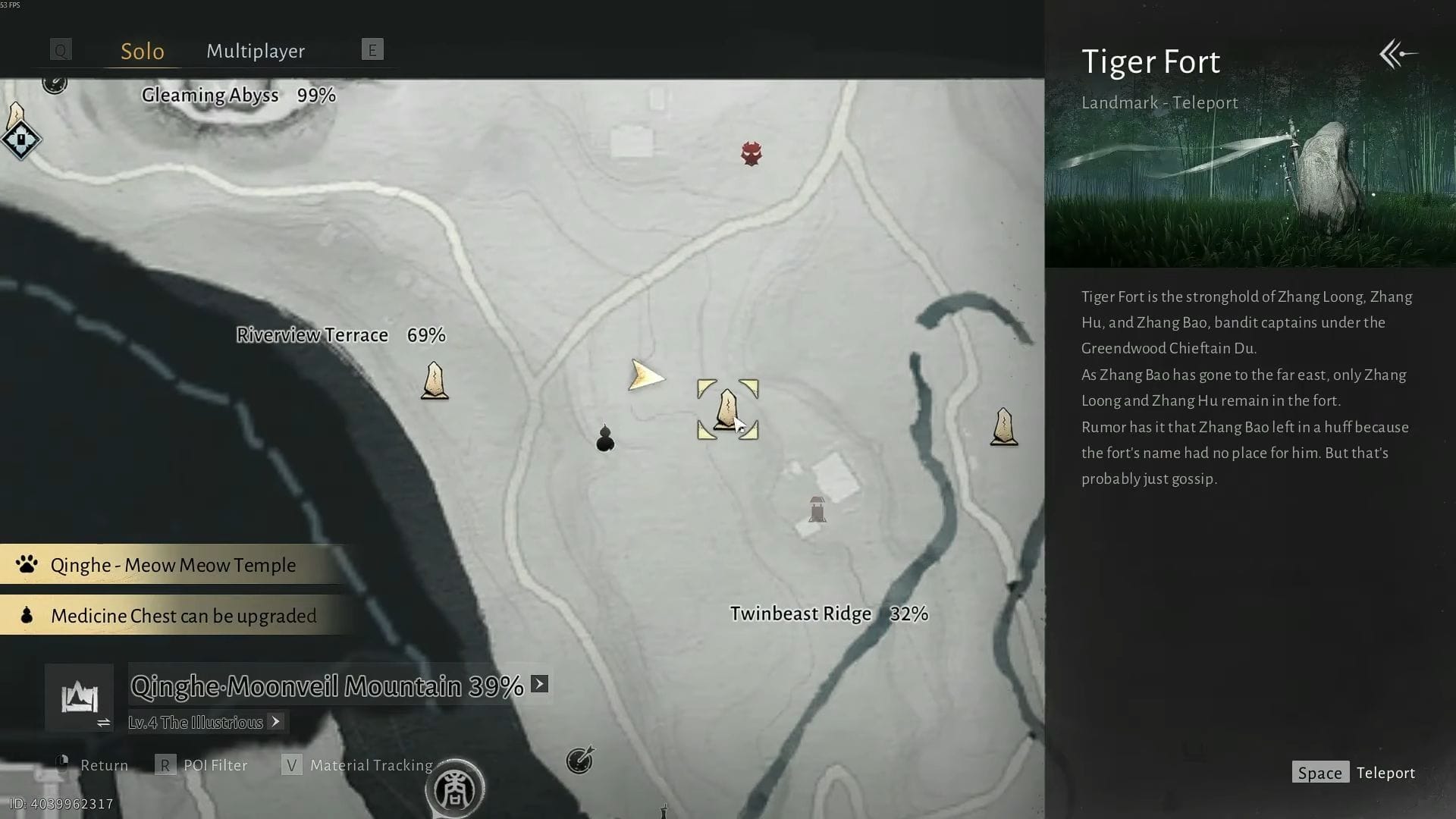The width and height of the screenshot is (1456, 819).
Task: Click the Gleaming Abyss 99% progress label
Action: click(x=237, y=95)
